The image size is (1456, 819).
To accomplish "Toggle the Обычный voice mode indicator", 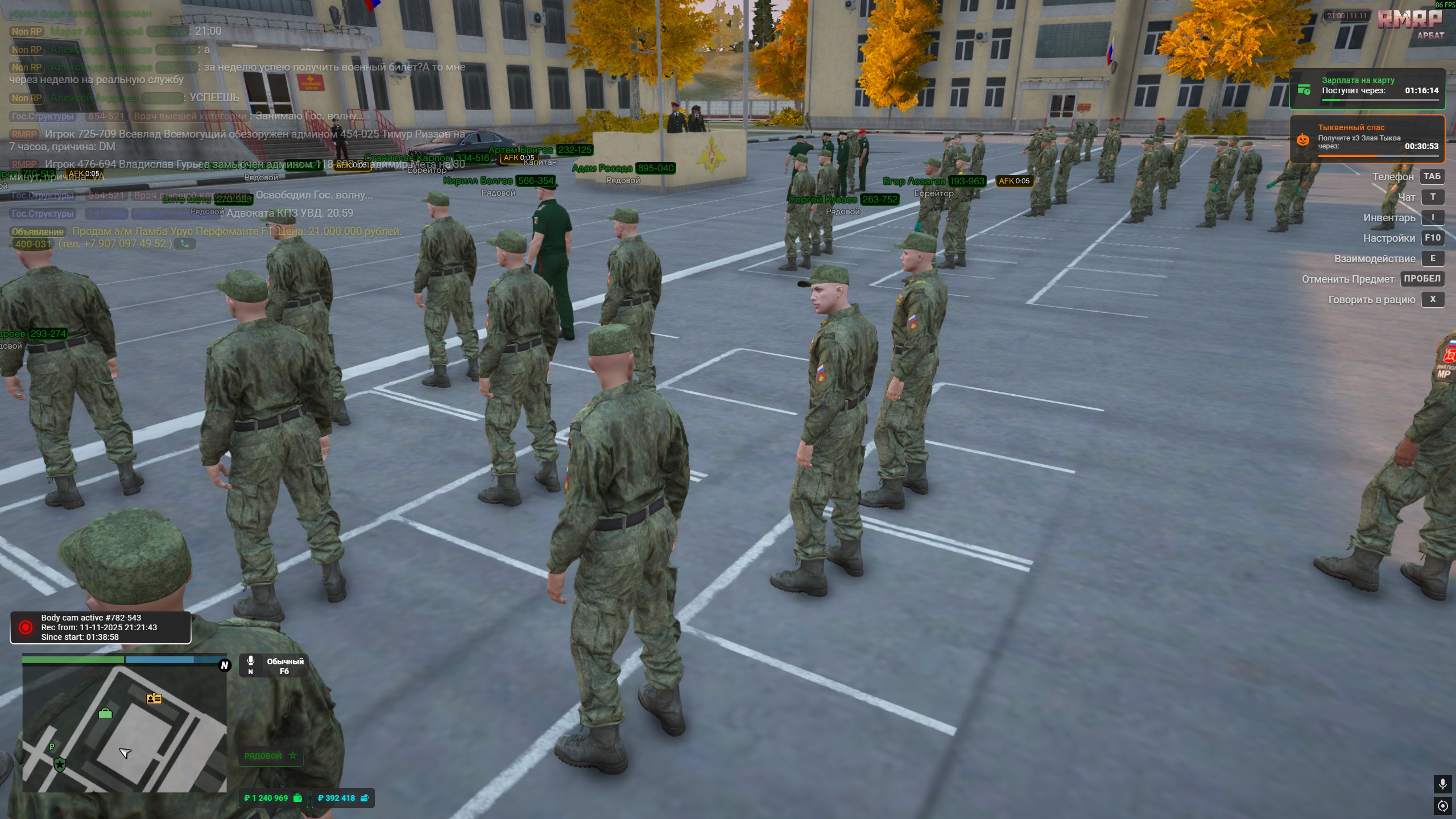I will (274, 665).
